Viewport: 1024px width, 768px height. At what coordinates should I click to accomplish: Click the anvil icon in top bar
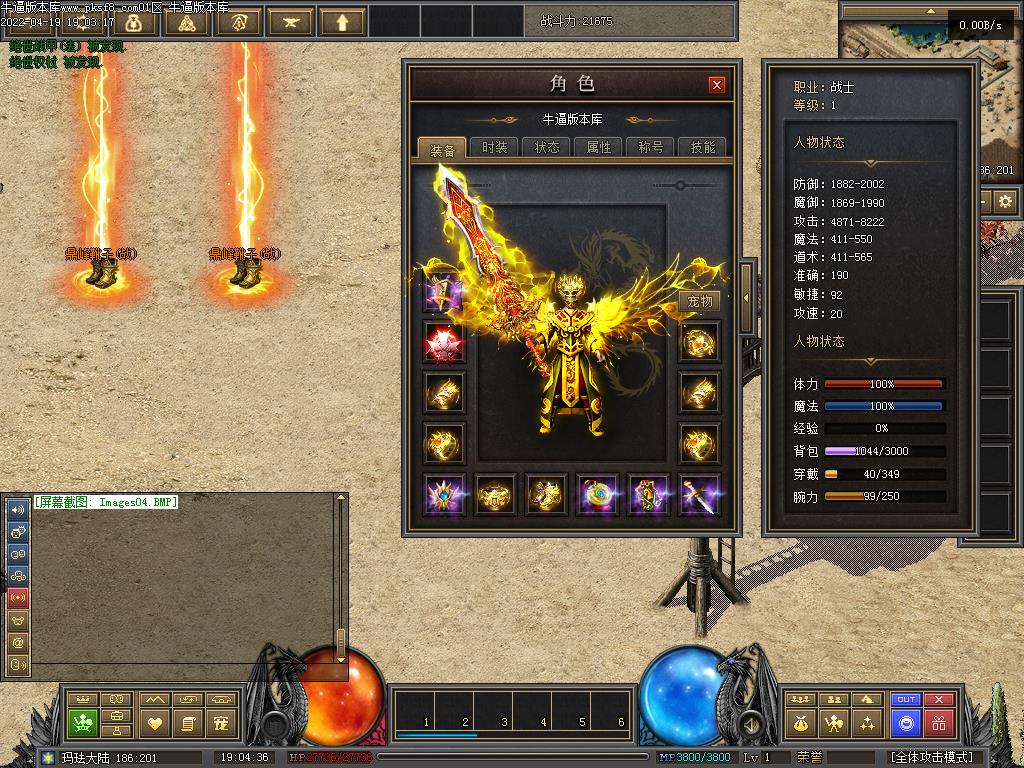(291, 21)
